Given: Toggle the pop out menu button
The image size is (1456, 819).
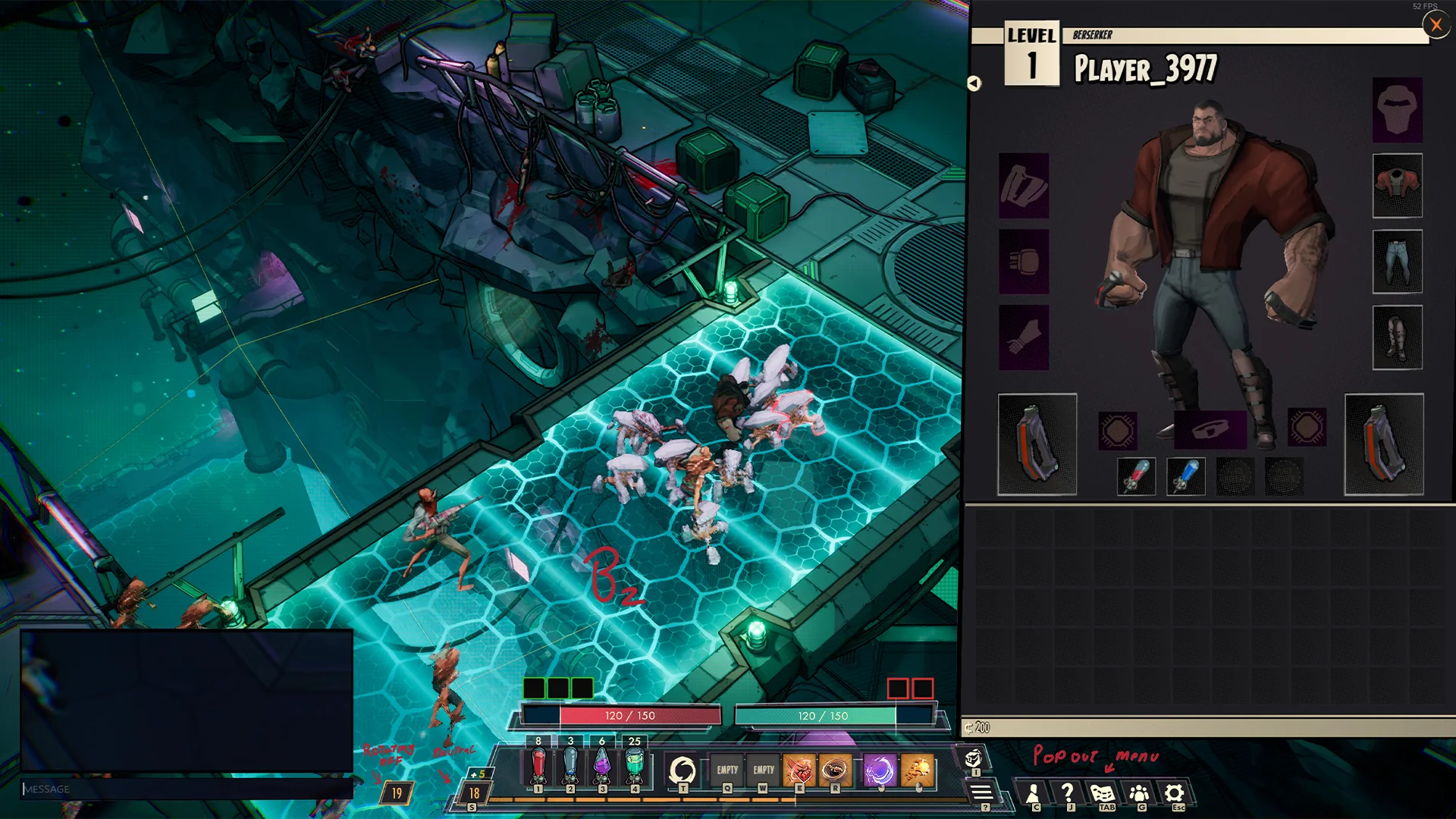Looking at the screenshot, I should 982,793.
